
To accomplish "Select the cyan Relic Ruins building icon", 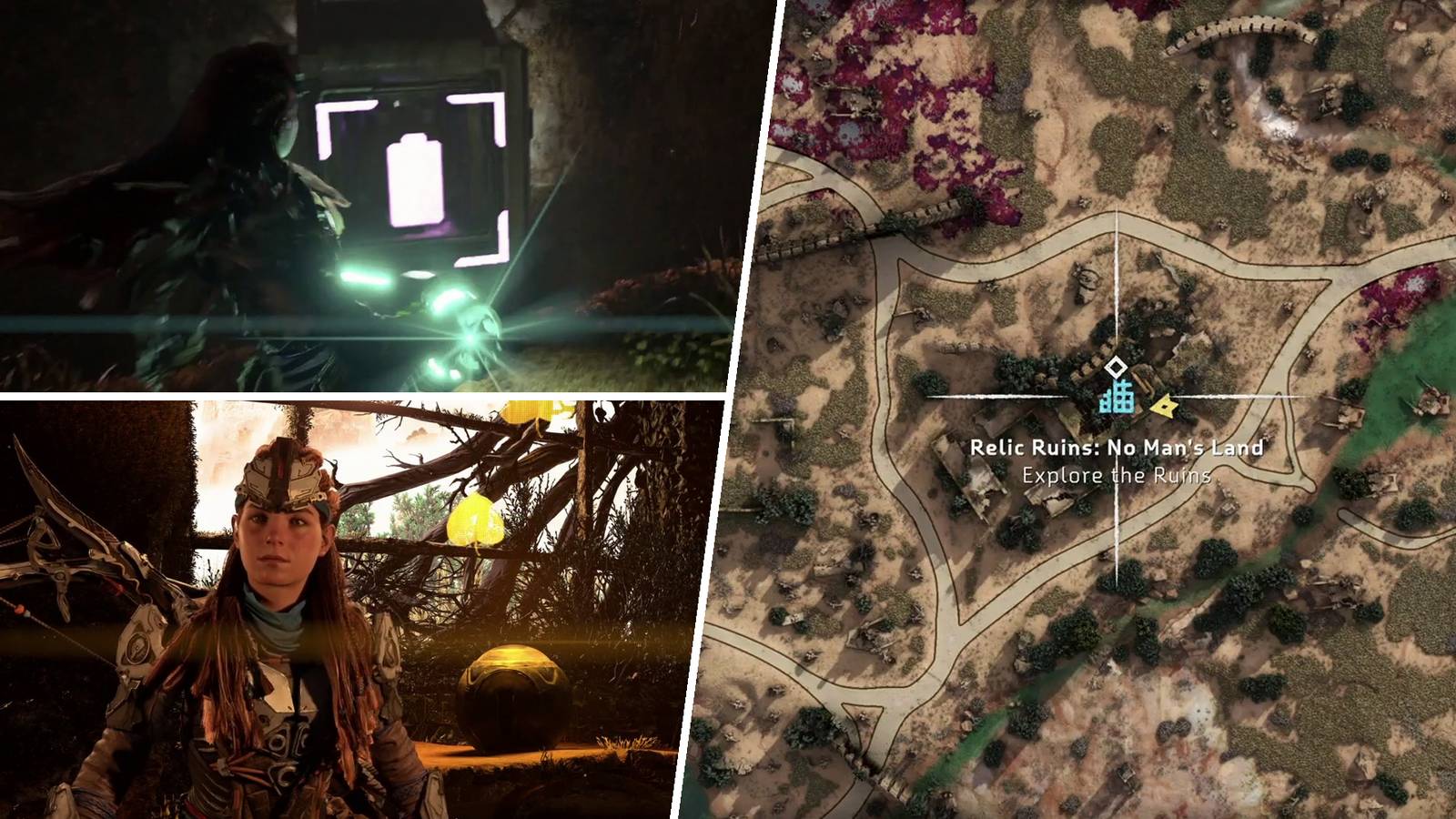I will point(1117,397).
